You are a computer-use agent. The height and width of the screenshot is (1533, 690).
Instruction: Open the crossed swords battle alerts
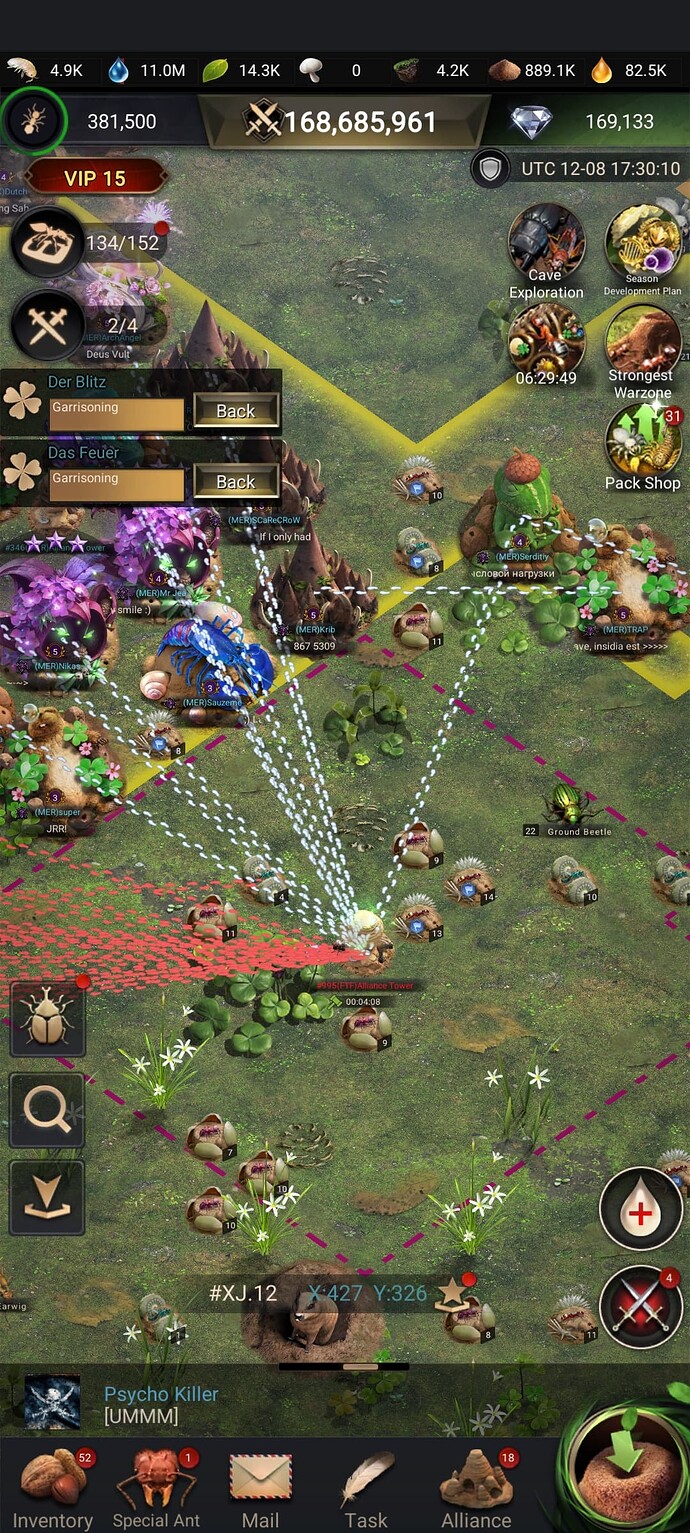pyautogui.click(x=641, y=1307)
